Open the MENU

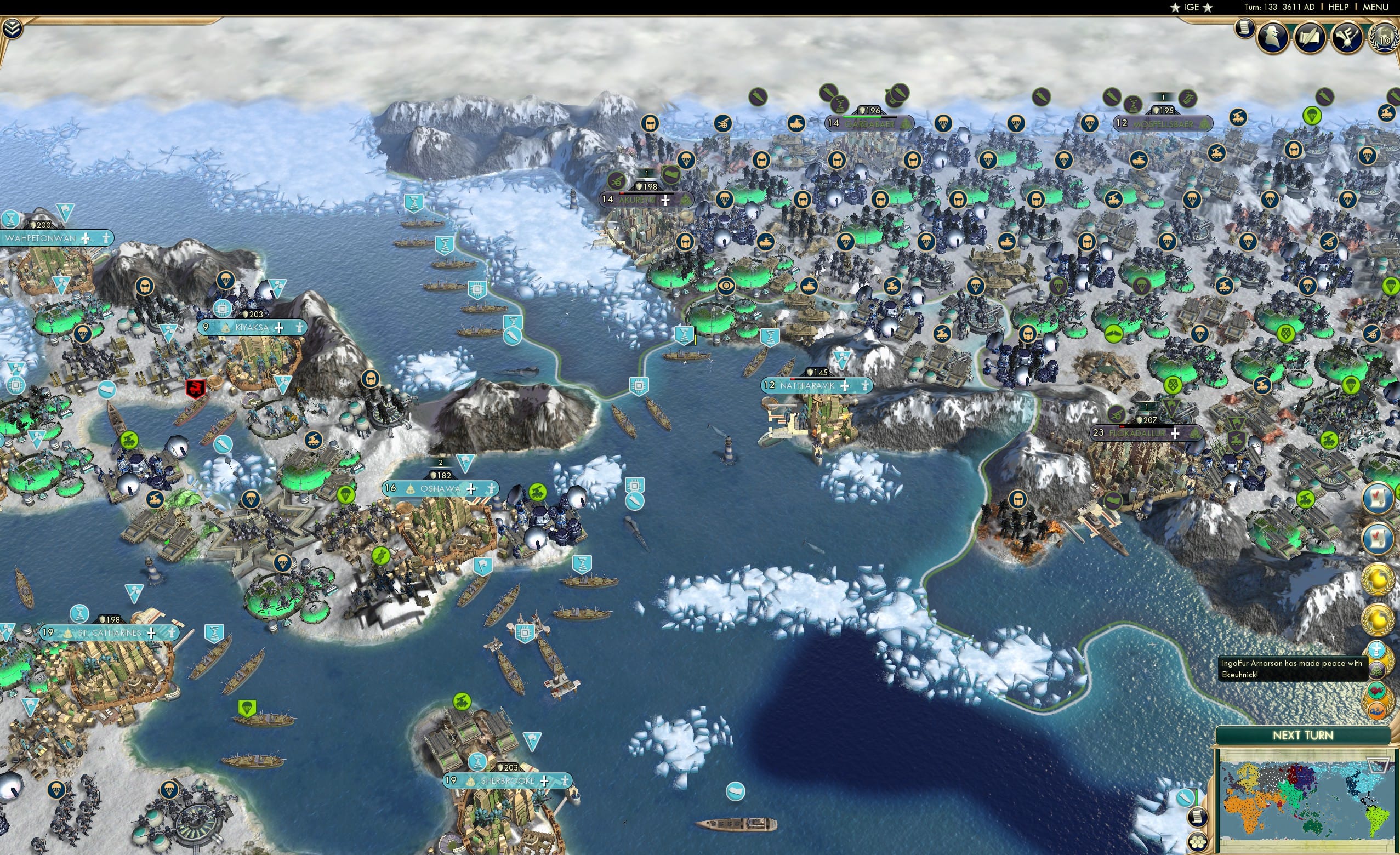tap(1375, 7)
